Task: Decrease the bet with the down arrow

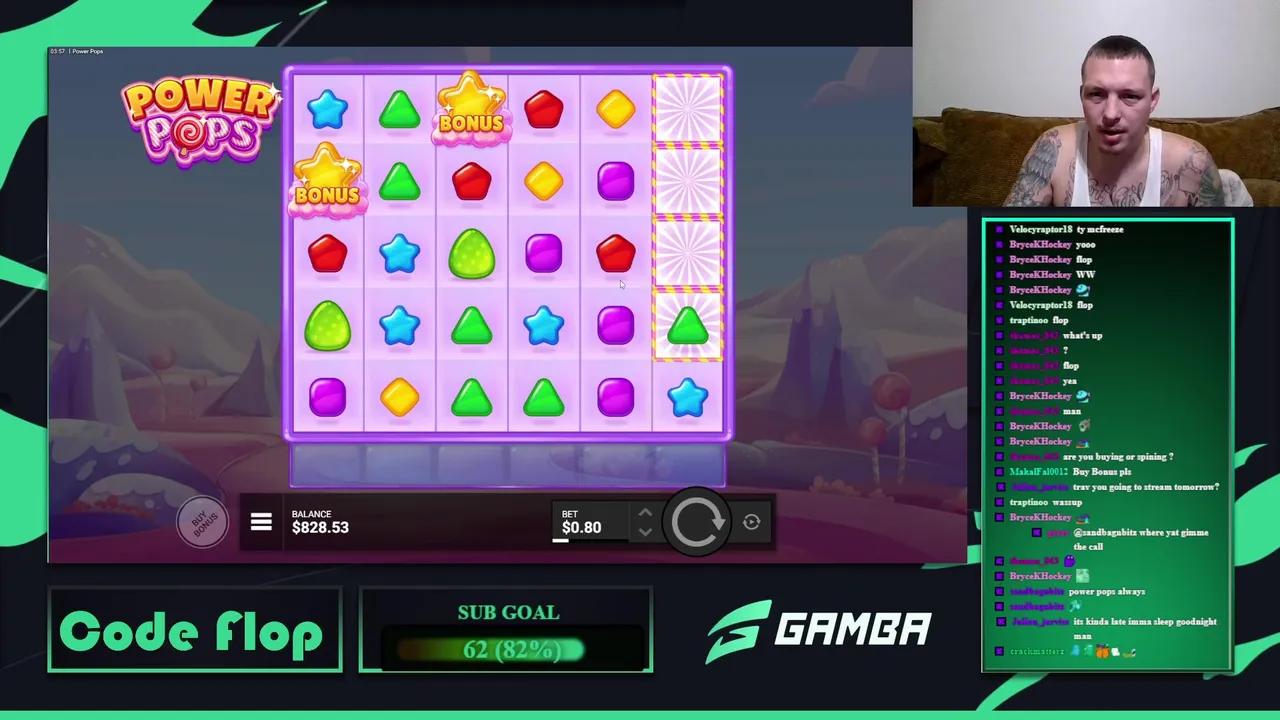Action: click(x=645, y=532)
